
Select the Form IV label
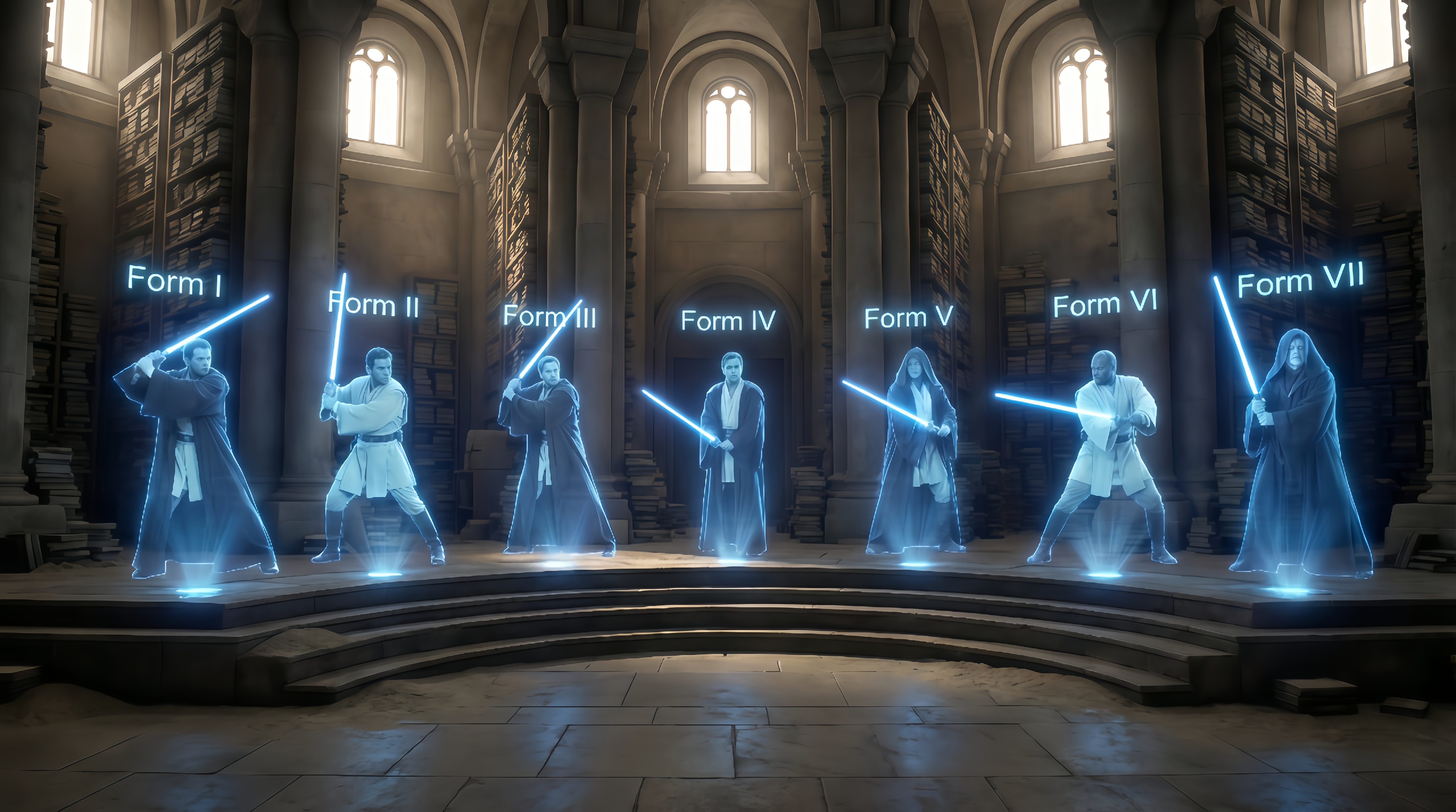pos(728,321)
